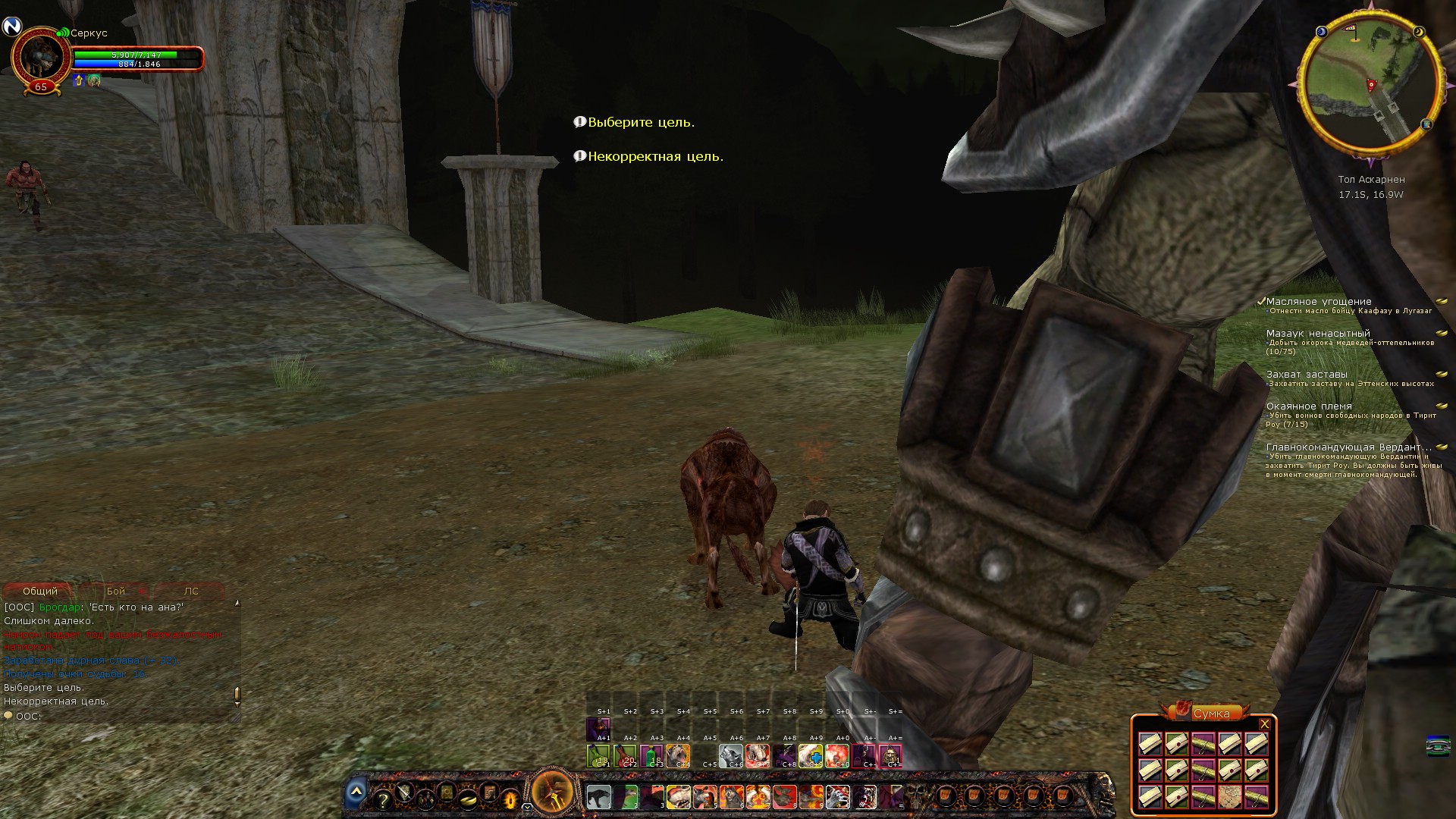The width and height of the screenshot is (1456, 819).
Task: Select the Захват заставы quest in tracker
Action: [x=1307, y=374]
